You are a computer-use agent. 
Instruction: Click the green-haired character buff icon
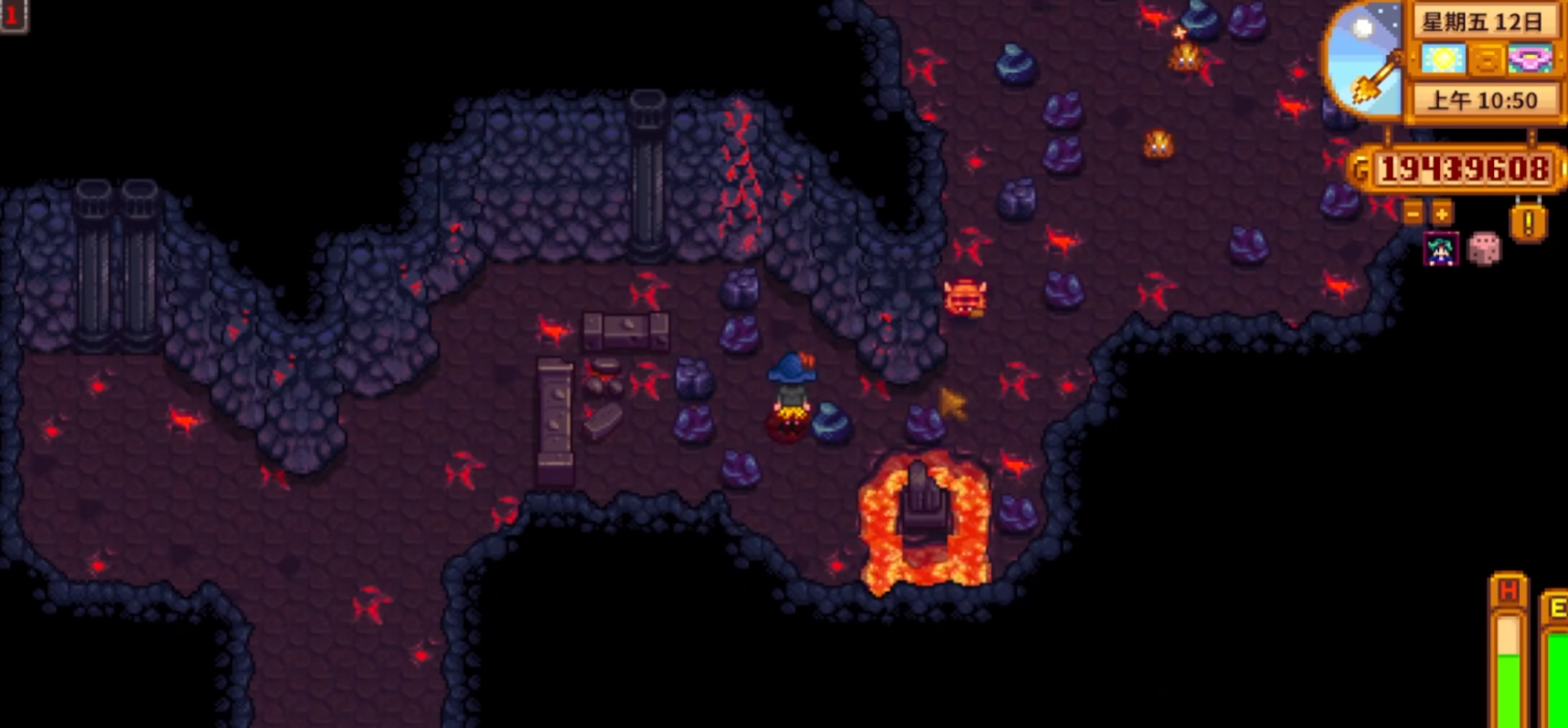pos(1441,250)
